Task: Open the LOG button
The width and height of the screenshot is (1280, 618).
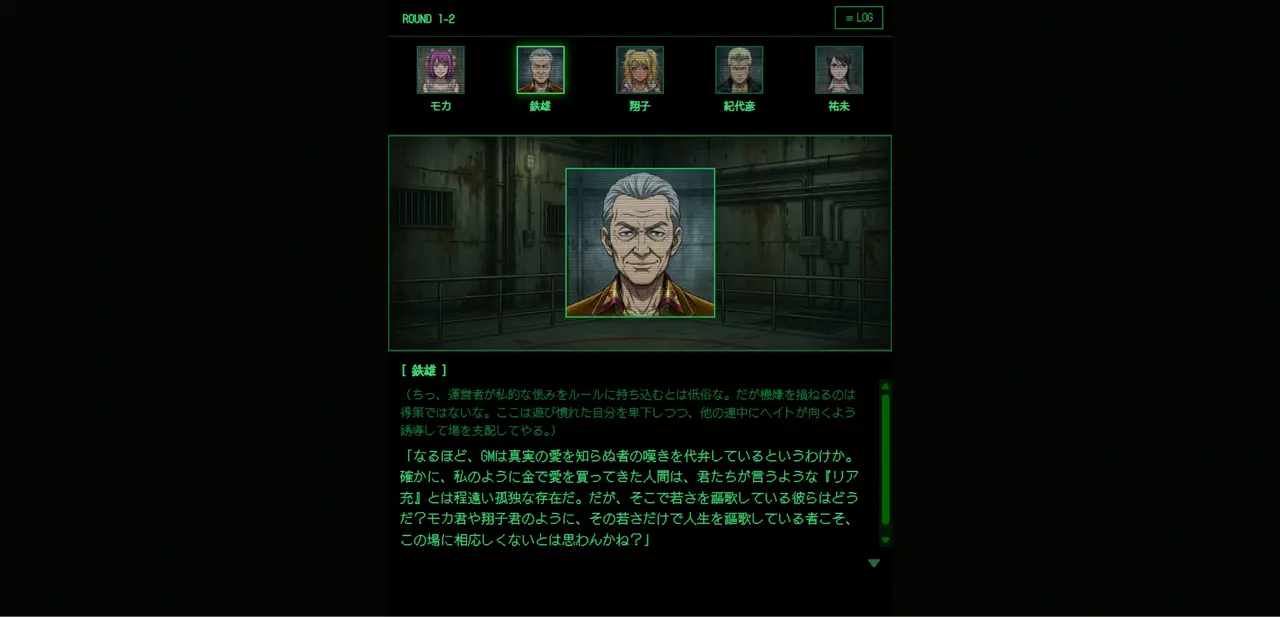Action: (858, 18)
